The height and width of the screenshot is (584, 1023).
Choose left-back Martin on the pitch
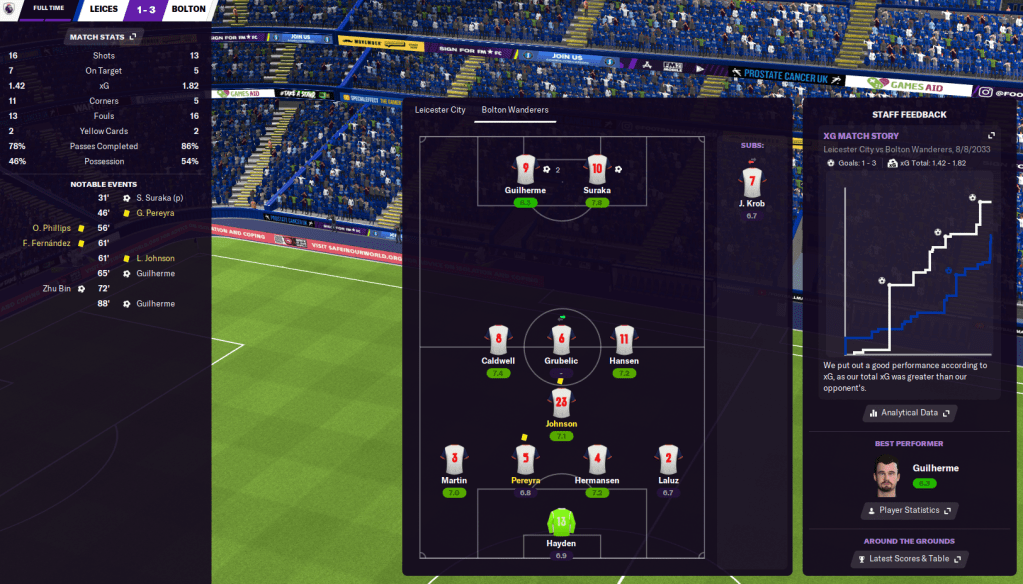(454, 460)
